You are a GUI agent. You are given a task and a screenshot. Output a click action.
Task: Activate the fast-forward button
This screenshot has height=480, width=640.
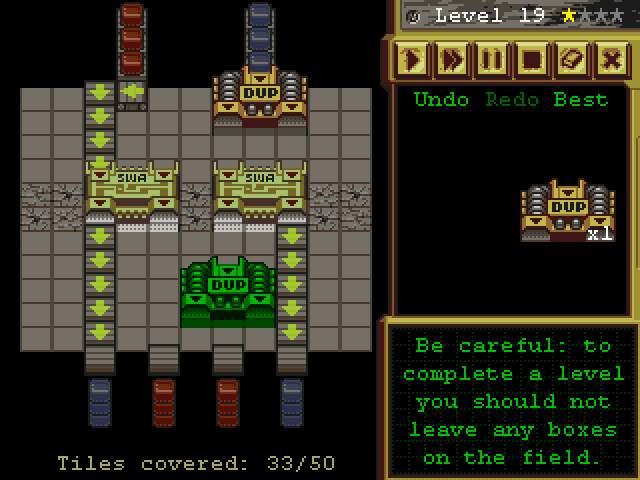(x=452, y=60)
